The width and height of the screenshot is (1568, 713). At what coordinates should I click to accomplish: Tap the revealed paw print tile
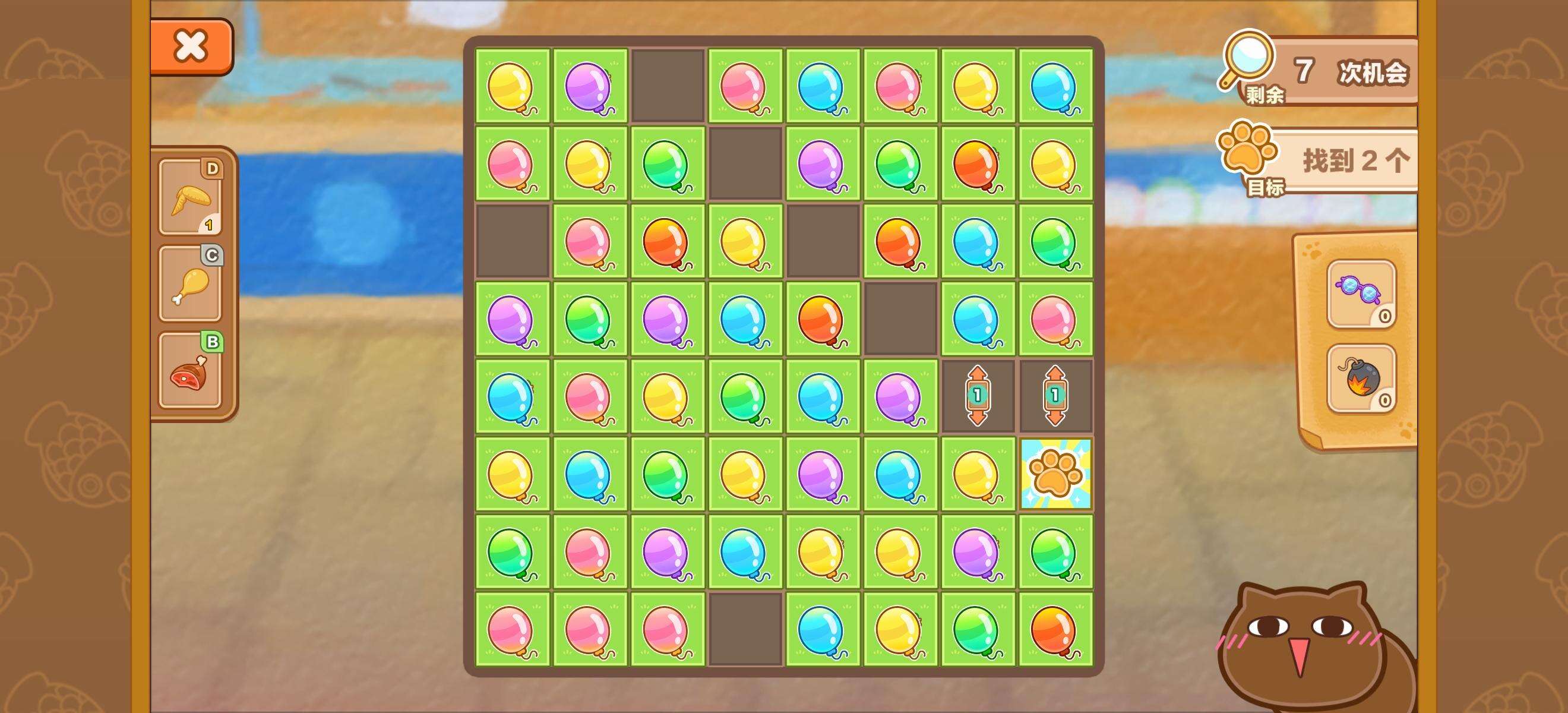(1055, 474)
